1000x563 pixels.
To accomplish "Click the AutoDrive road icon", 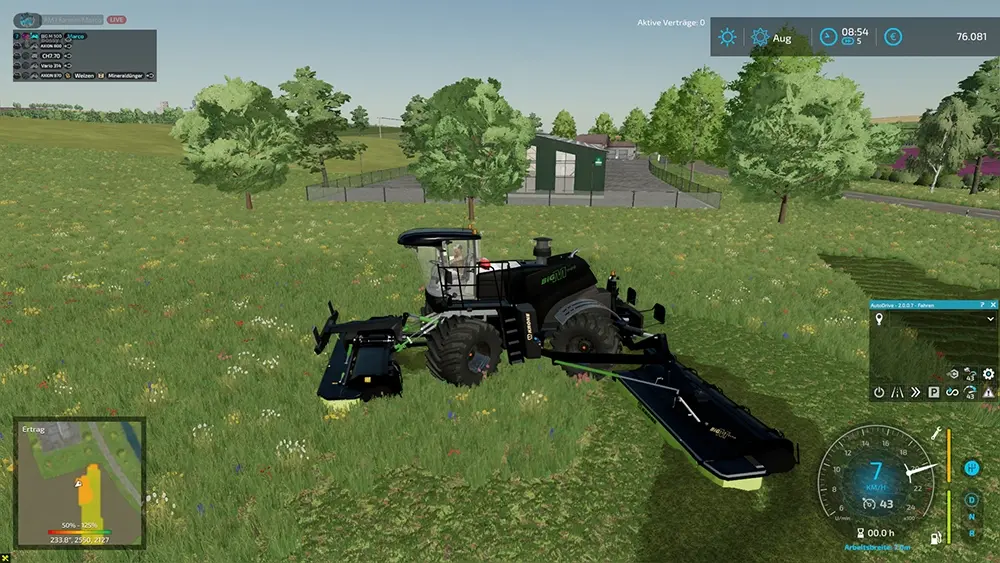I will click(897, 393).
